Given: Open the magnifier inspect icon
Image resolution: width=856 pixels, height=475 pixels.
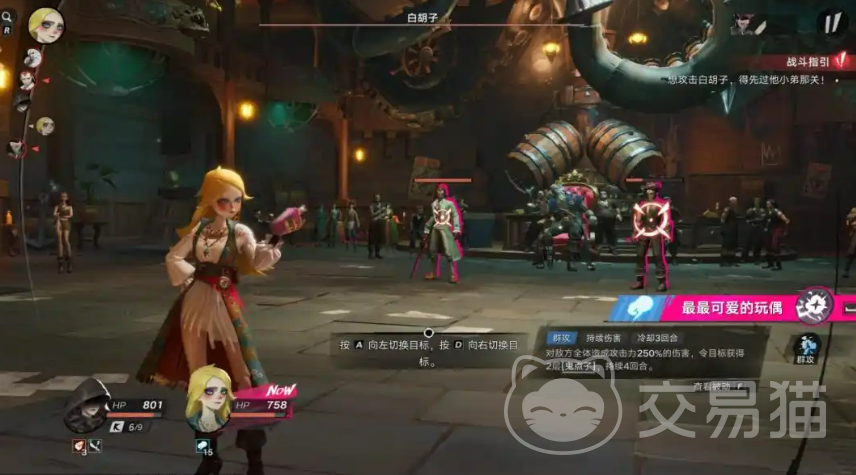Looking at the screenshot, I should tap(7, 17).
